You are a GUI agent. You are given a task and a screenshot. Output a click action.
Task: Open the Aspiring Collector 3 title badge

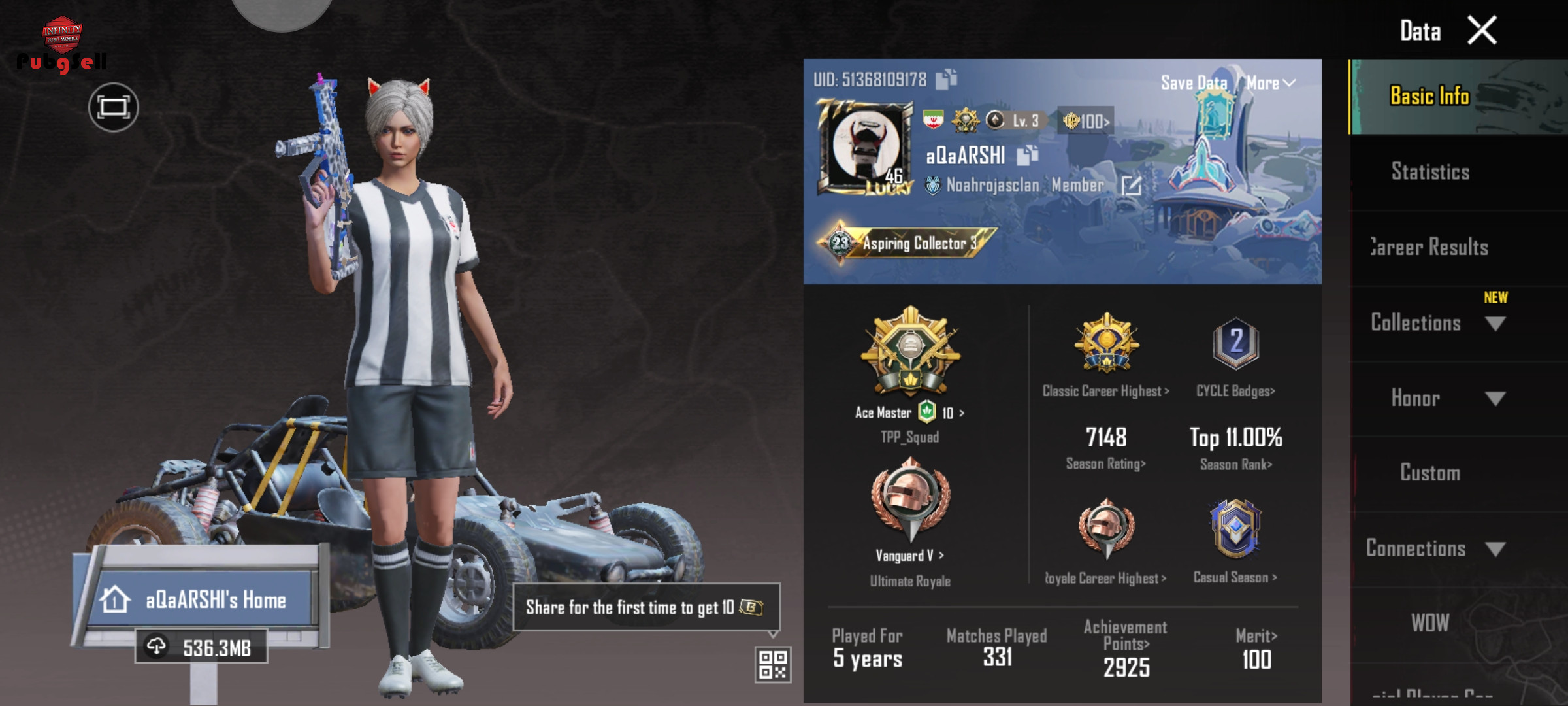907,243
